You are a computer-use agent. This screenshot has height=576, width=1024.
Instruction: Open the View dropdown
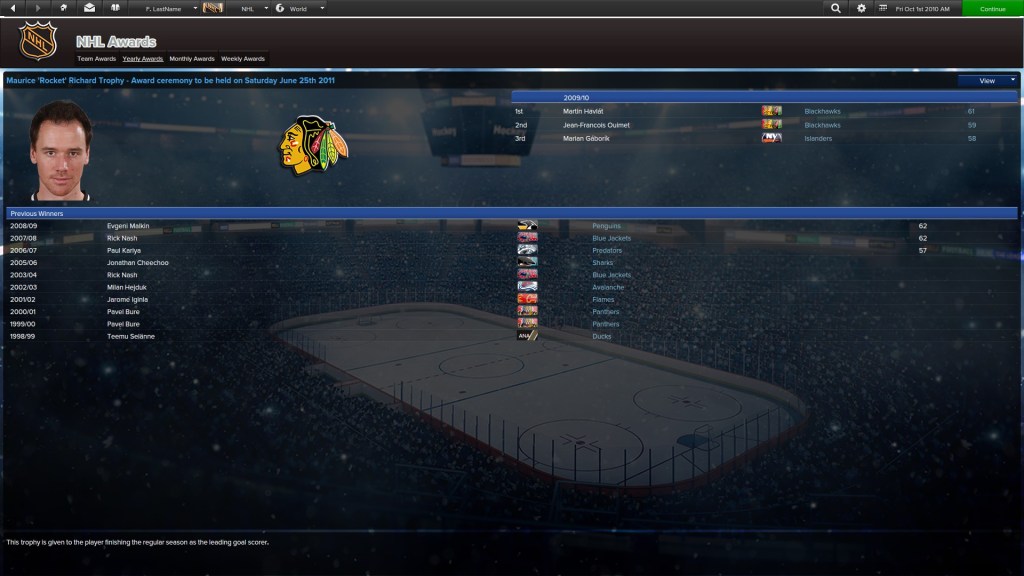[987, 80]
